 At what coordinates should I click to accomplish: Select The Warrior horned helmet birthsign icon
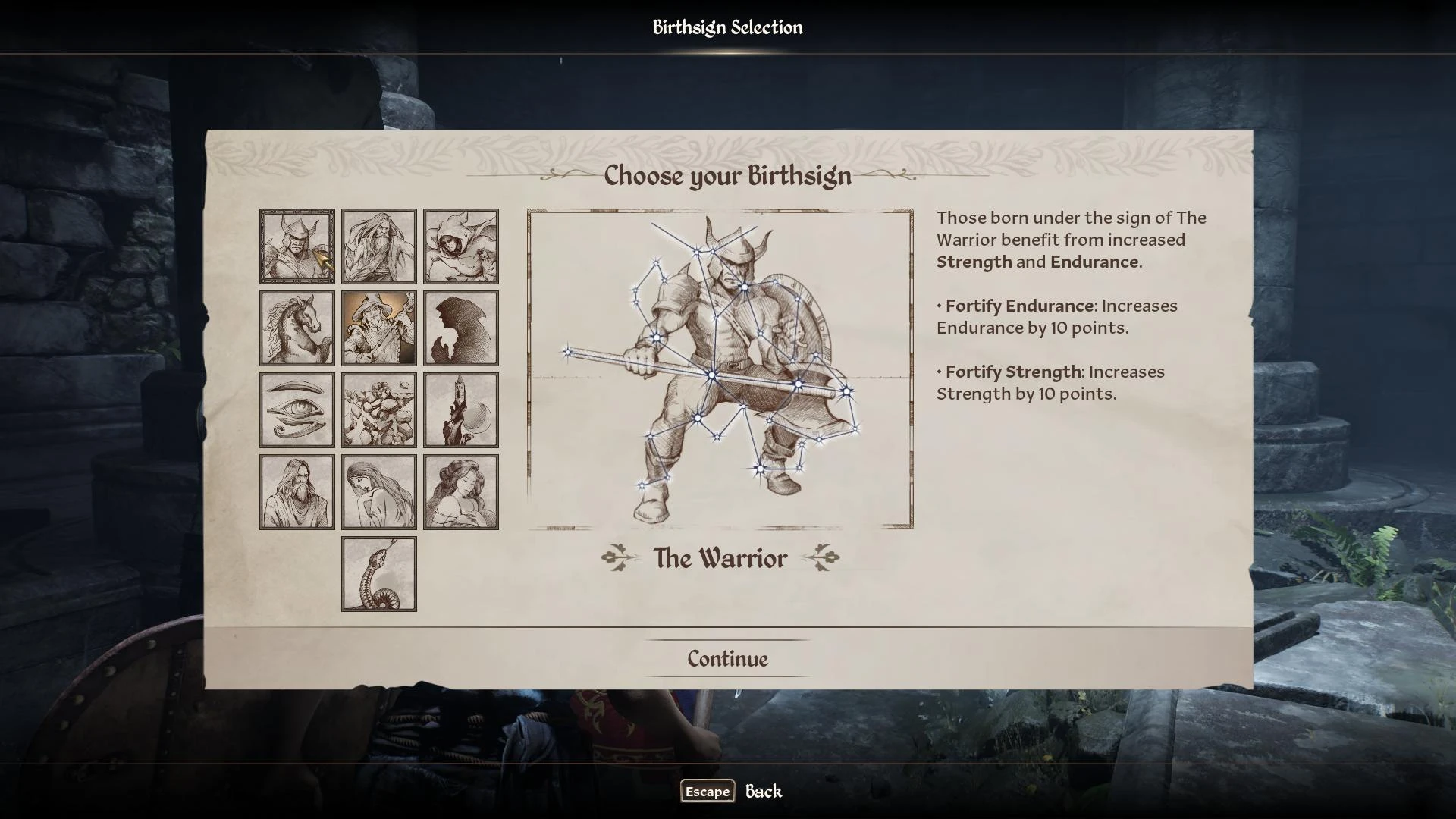point(296,246)
